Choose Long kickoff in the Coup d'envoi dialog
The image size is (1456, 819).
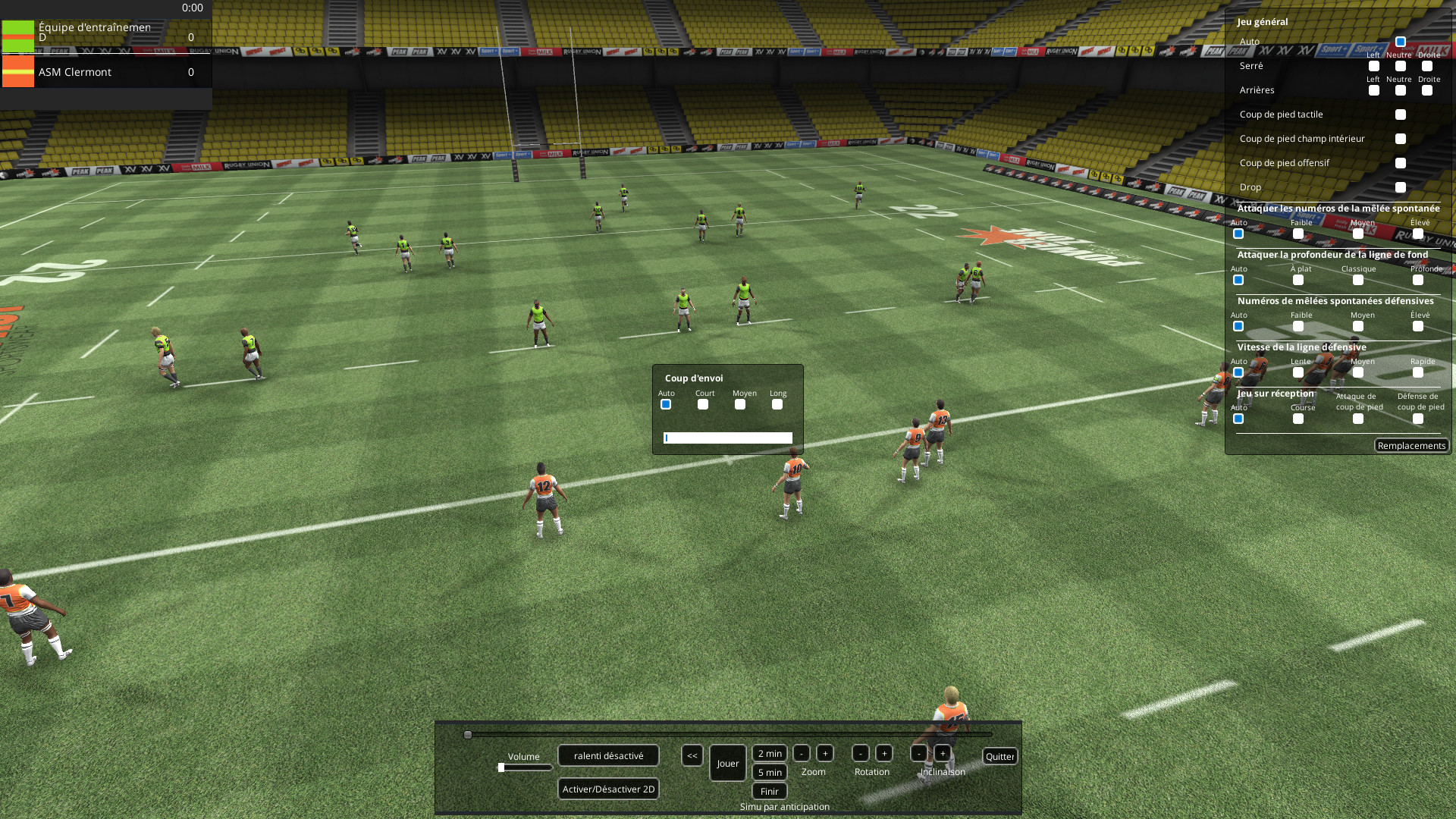[778, 404]
